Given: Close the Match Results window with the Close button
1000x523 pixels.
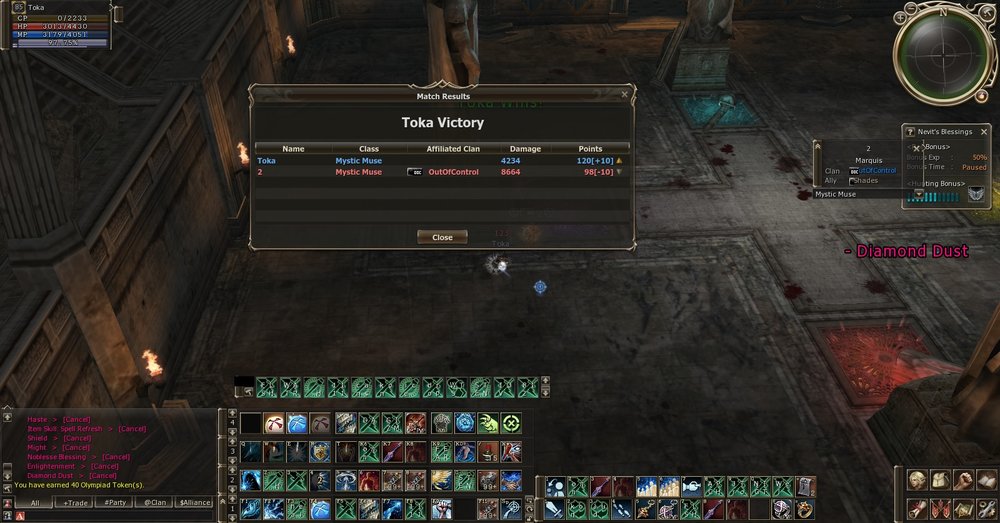Looking at the screenshot, I should (x=442, y=237).
